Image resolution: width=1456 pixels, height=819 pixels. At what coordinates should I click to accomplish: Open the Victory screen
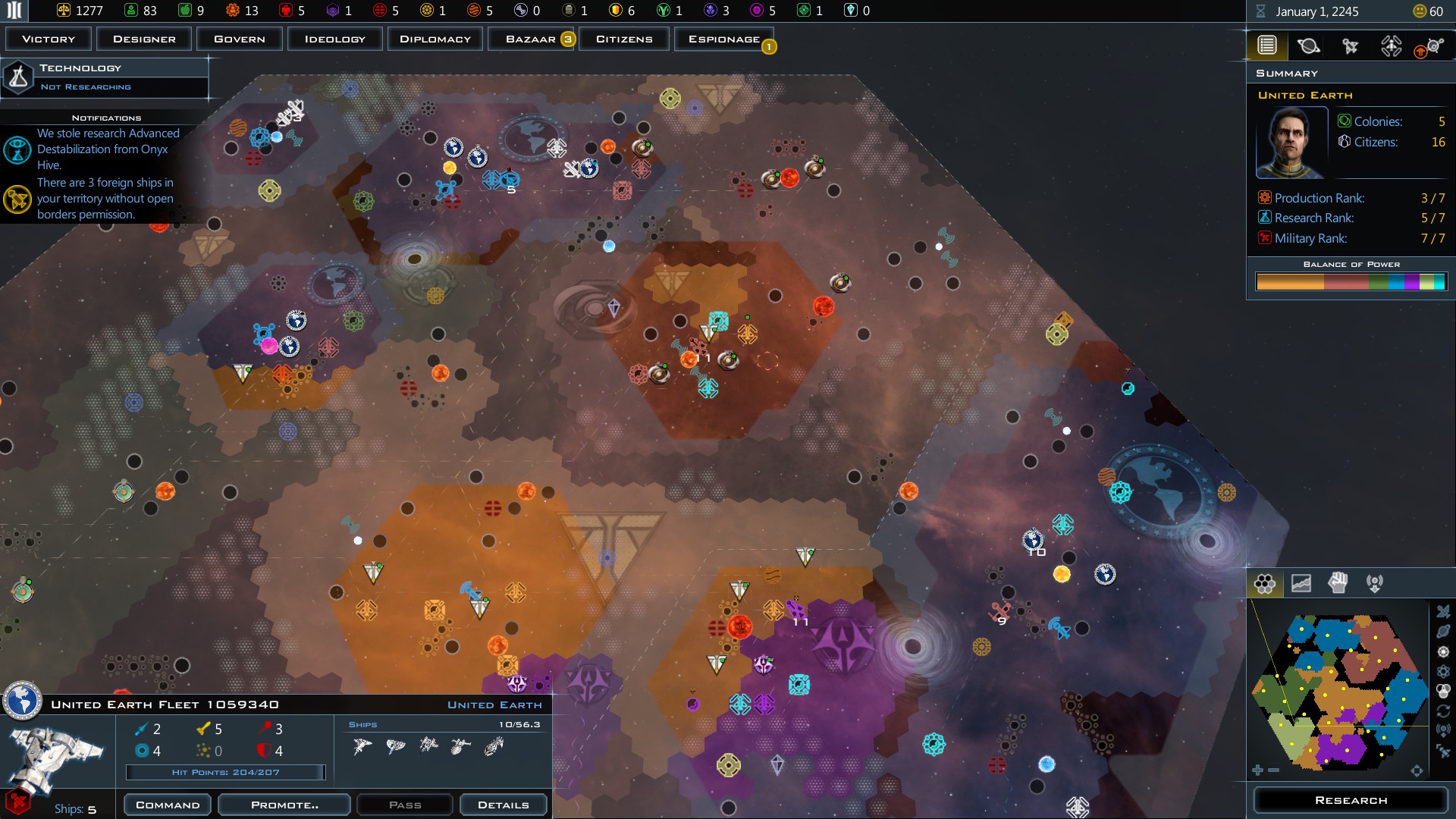point(49,39)
